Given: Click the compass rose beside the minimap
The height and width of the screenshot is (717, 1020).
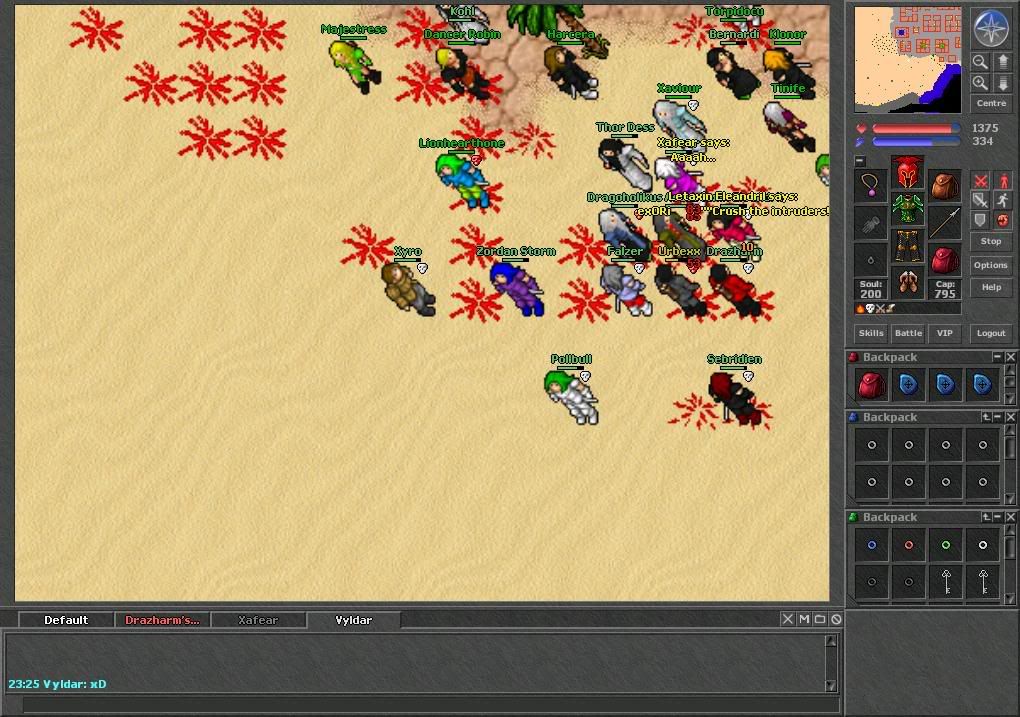Looking at the screenshot, I should [991, 28].
